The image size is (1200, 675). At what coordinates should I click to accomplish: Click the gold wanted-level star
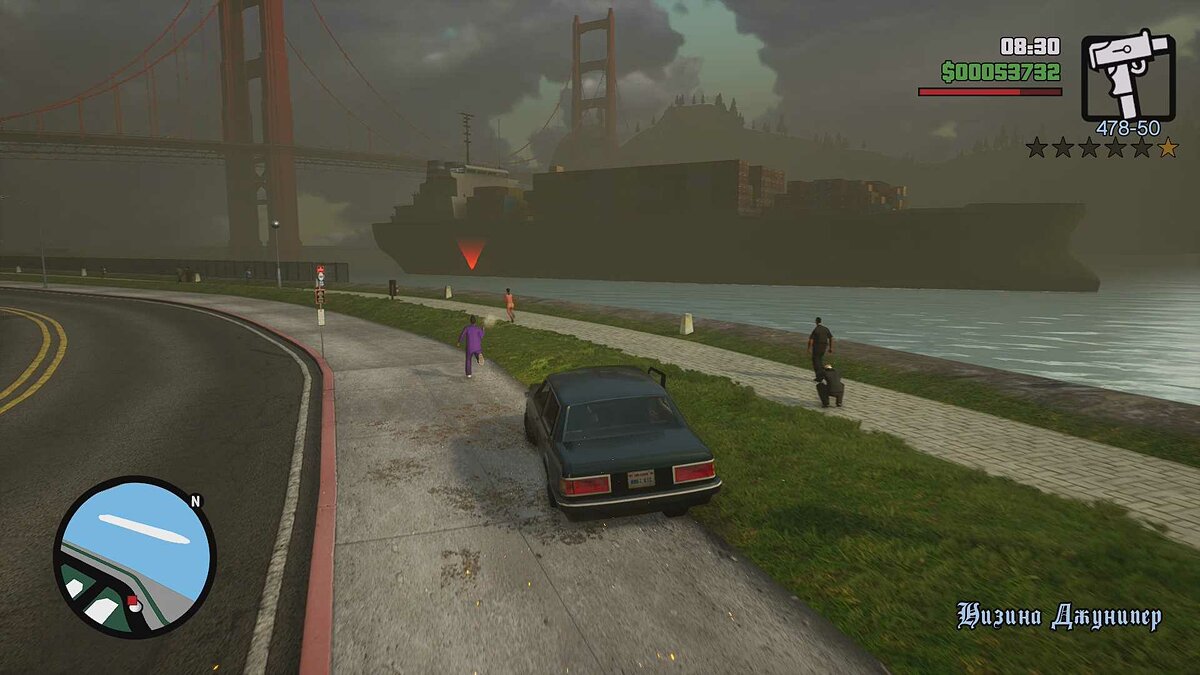tap(1167, 148)
